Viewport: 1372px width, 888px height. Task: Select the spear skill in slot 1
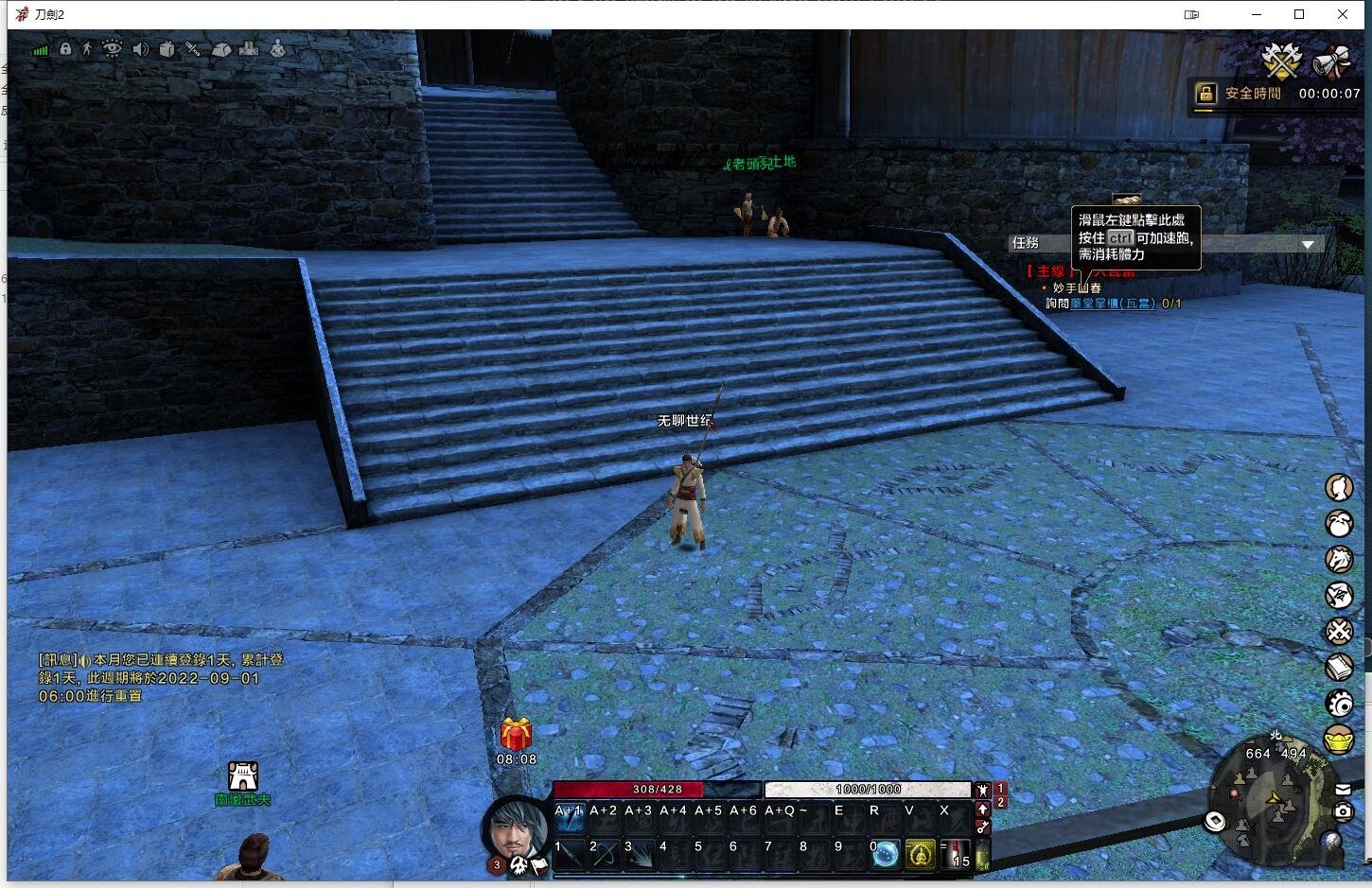[x=570, y=854]
